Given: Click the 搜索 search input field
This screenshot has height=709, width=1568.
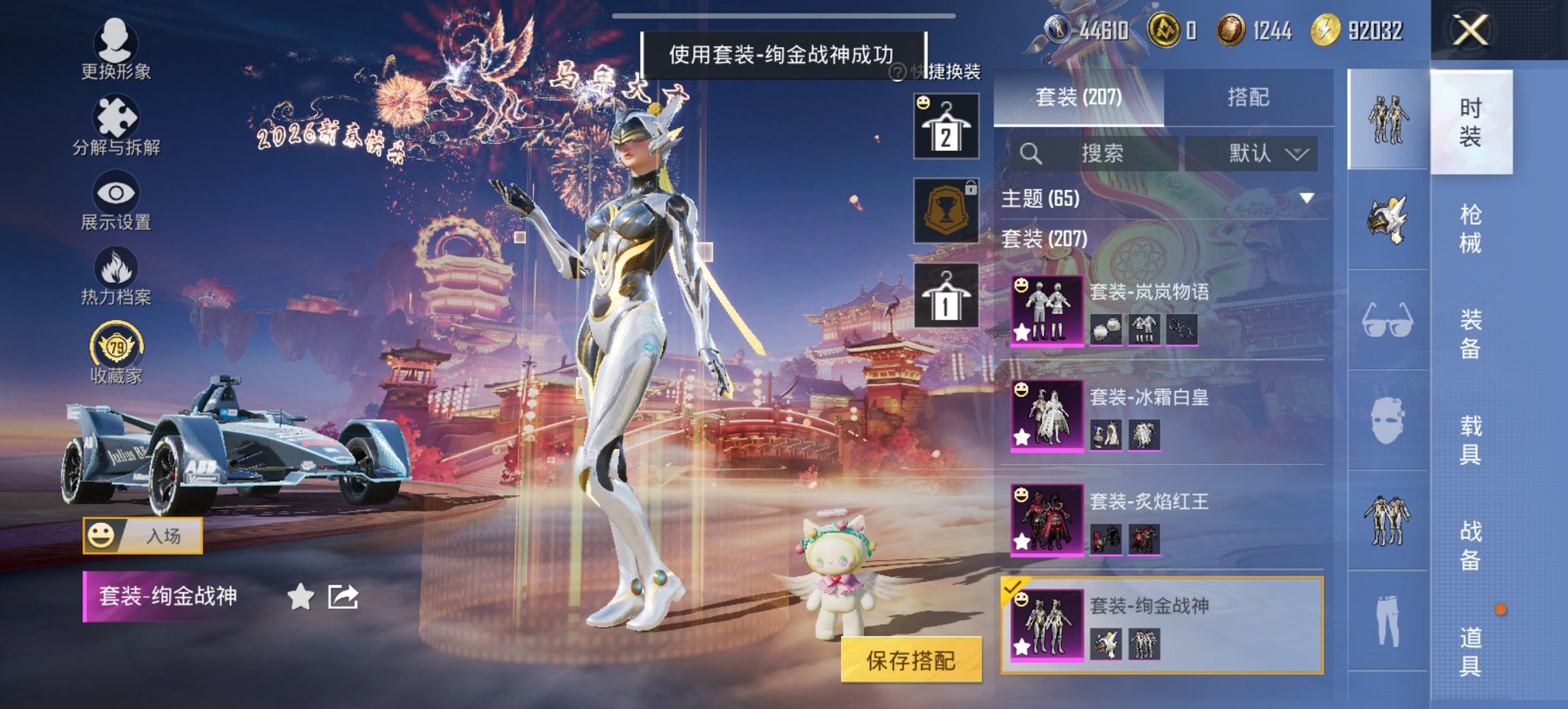Looking at the screenshot, I should coord(1093,154).
